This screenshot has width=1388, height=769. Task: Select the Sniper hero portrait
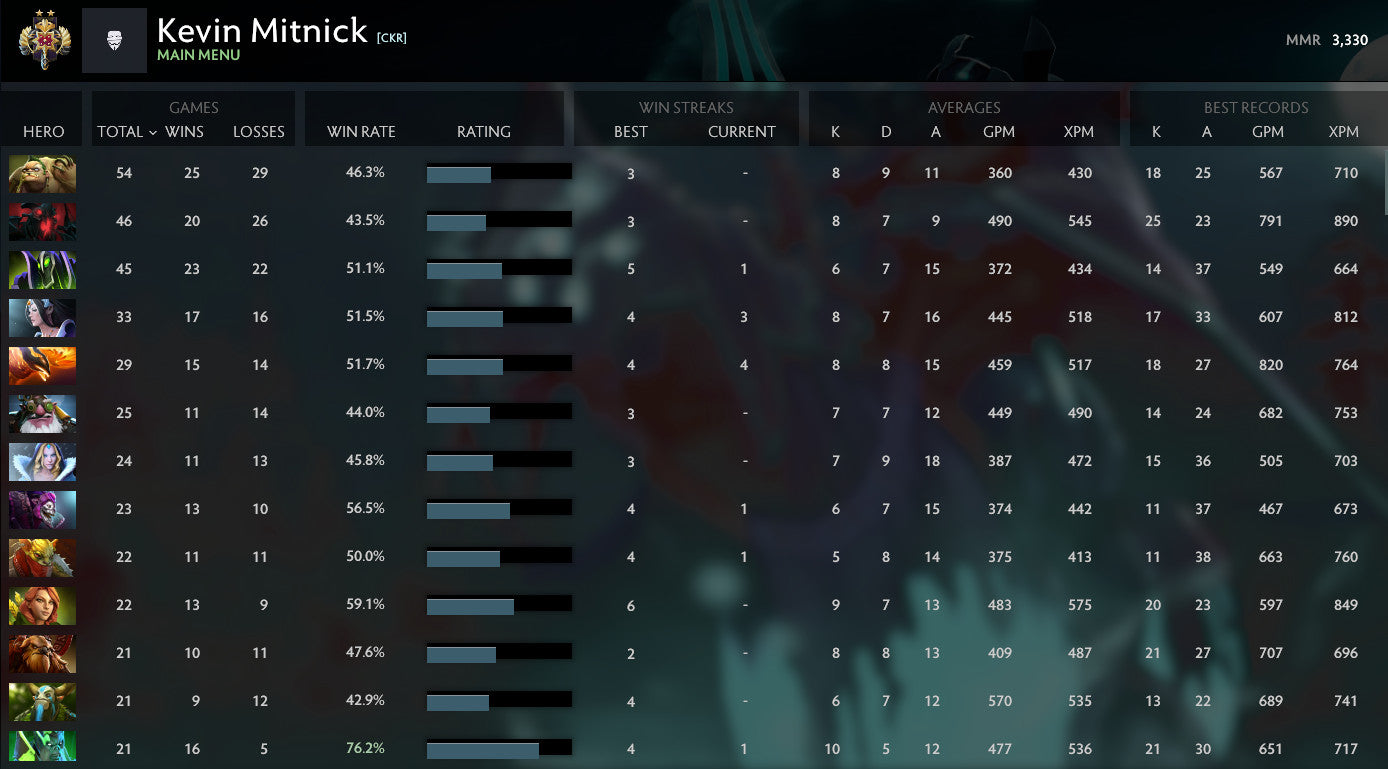pyautogui.click(x=42, y=413)
